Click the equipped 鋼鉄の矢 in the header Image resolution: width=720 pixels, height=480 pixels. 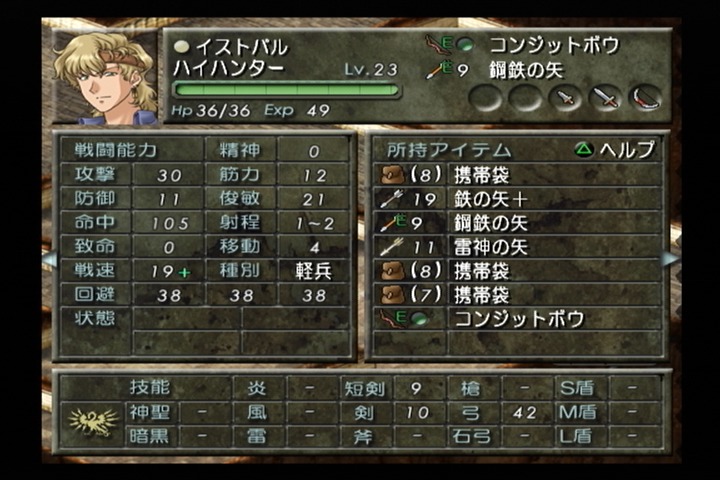tap(530, 70)
